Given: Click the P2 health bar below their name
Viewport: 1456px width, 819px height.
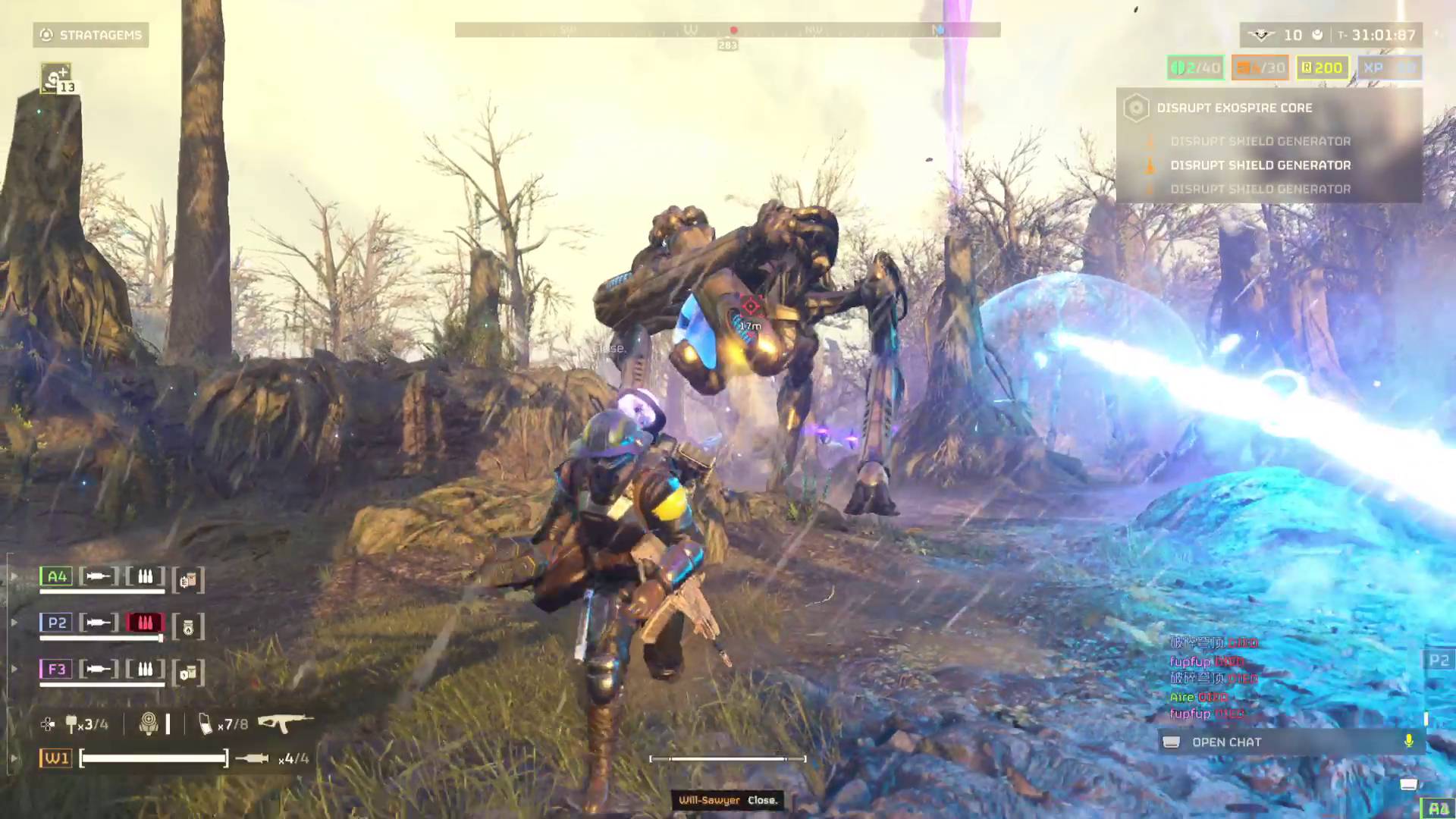Looking at the screenshot, I should pos(101,638).
